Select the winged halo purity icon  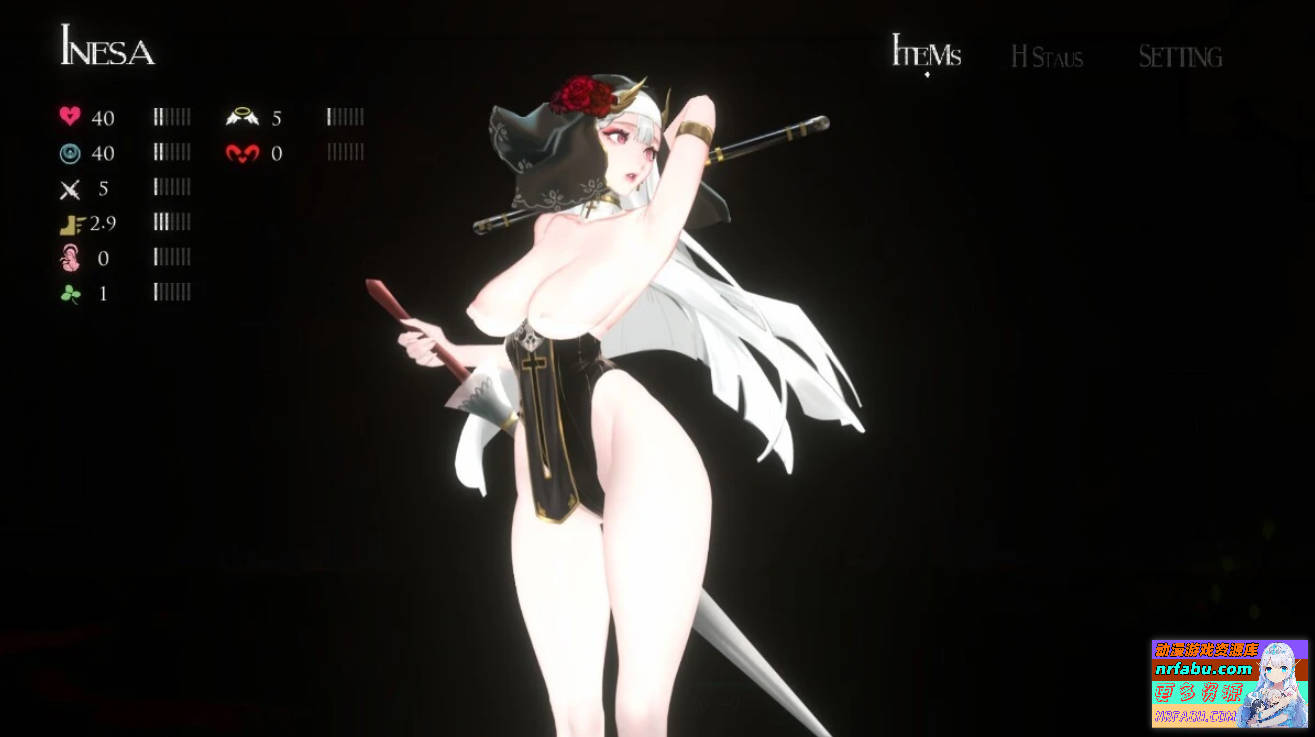(x=245, y=117)
